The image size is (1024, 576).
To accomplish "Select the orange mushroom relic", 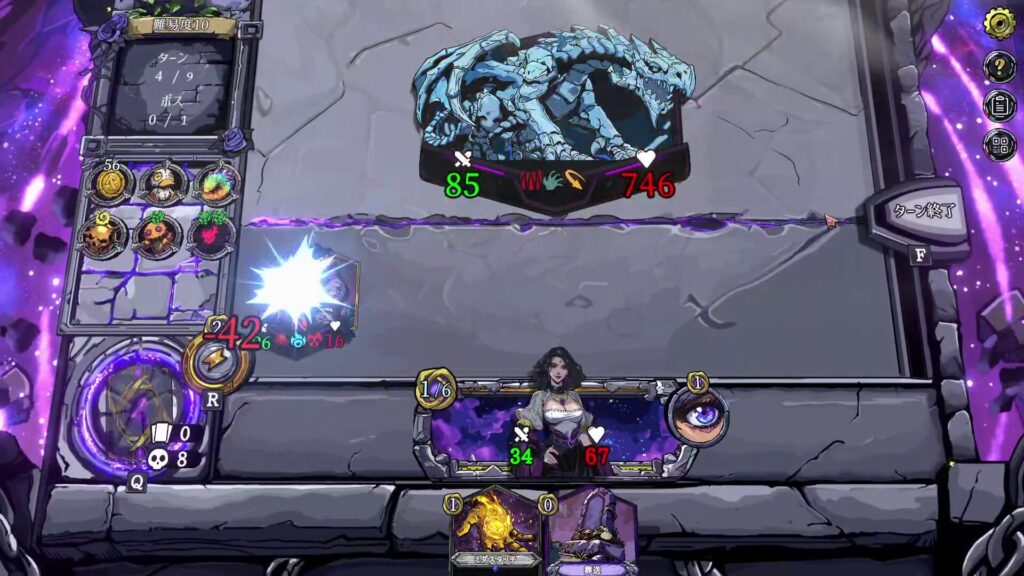I will coord(158,236).
